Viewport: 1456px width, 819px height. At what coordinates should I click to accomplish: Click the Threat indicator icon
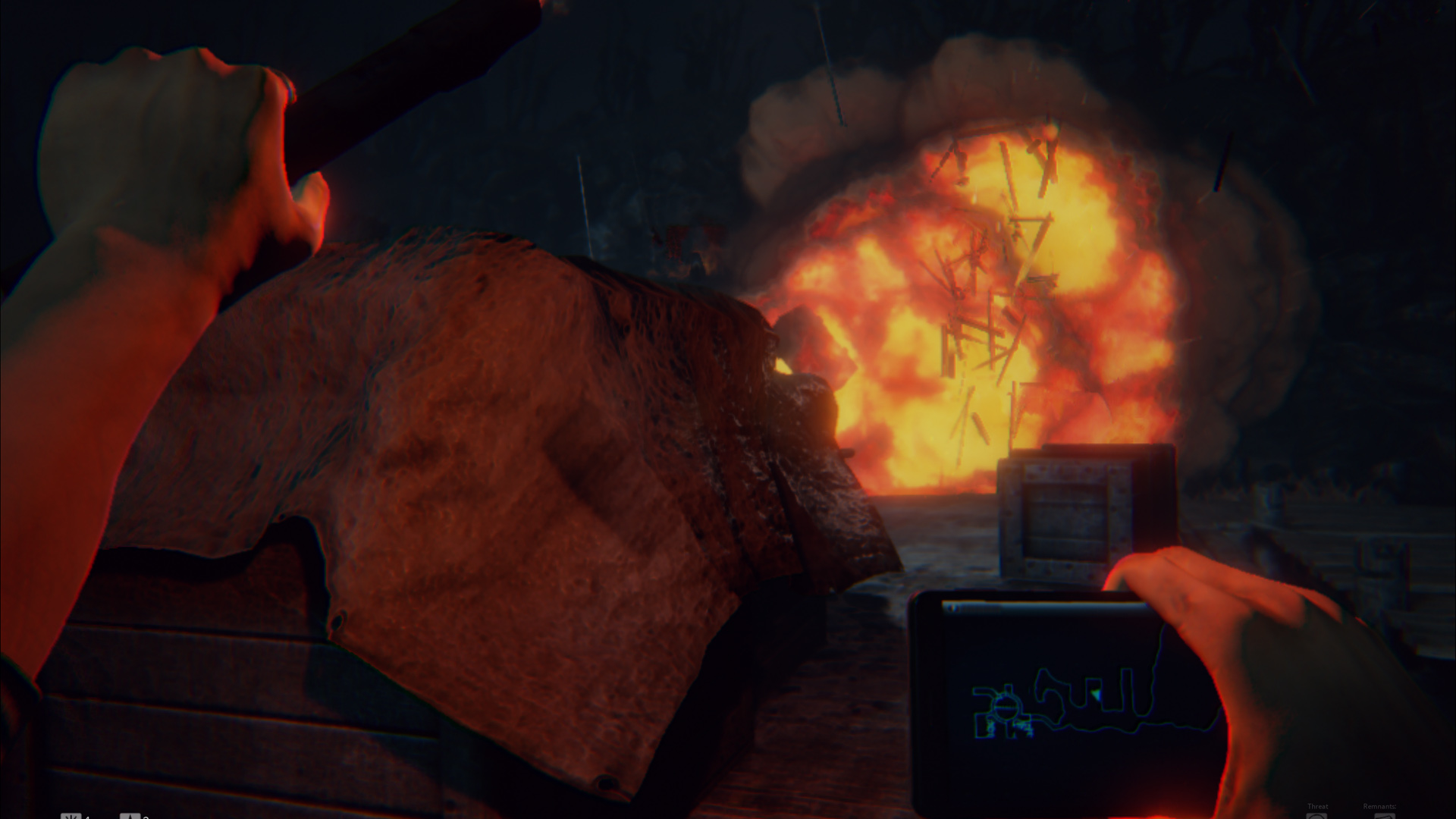coord(1317,815)
